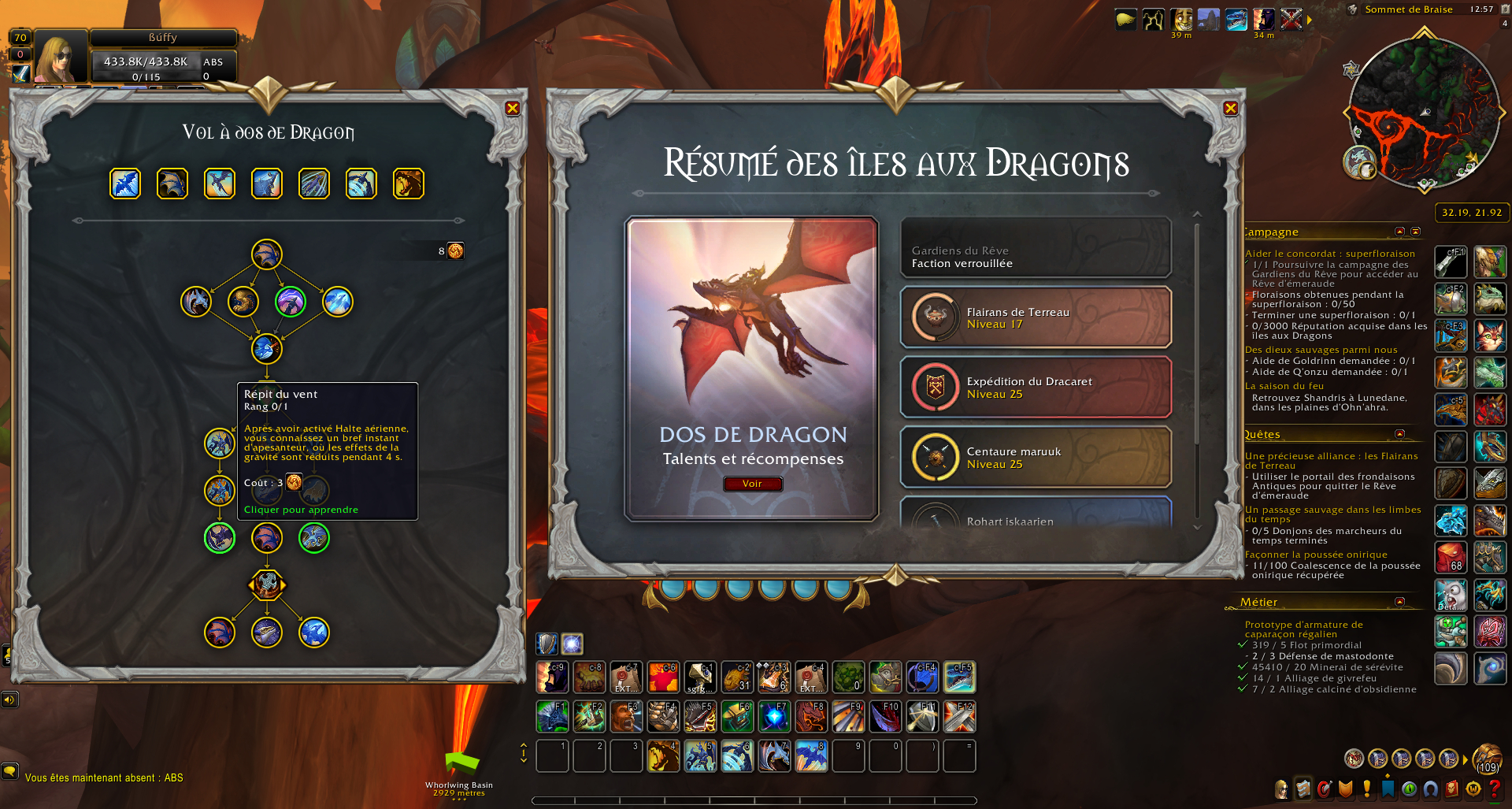
Task: Collapse the Campagne tracker section
Action: 1399,232
